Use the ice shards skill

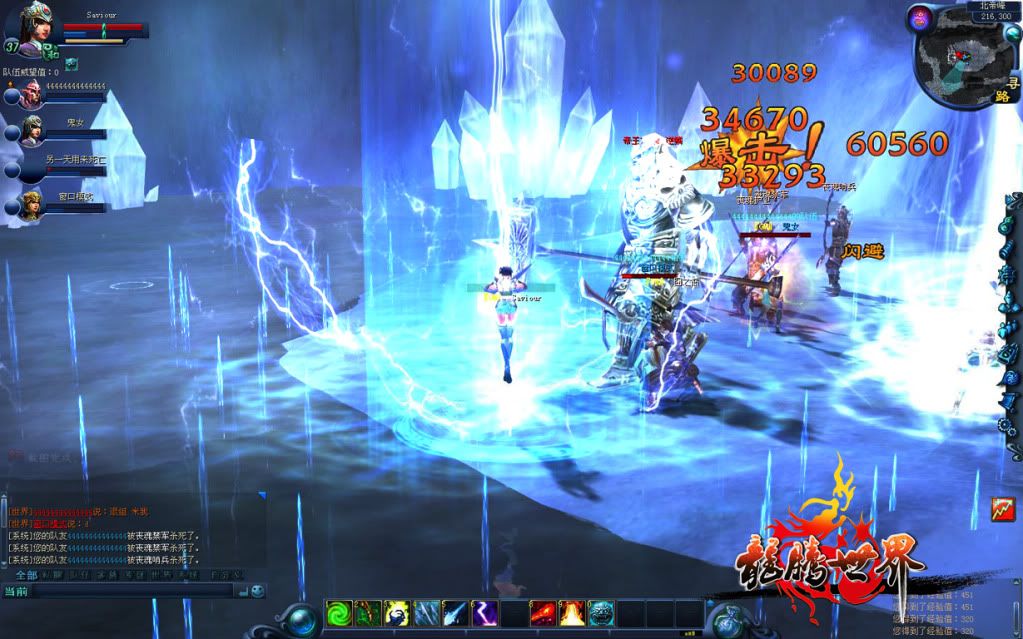tap(425, 613)
